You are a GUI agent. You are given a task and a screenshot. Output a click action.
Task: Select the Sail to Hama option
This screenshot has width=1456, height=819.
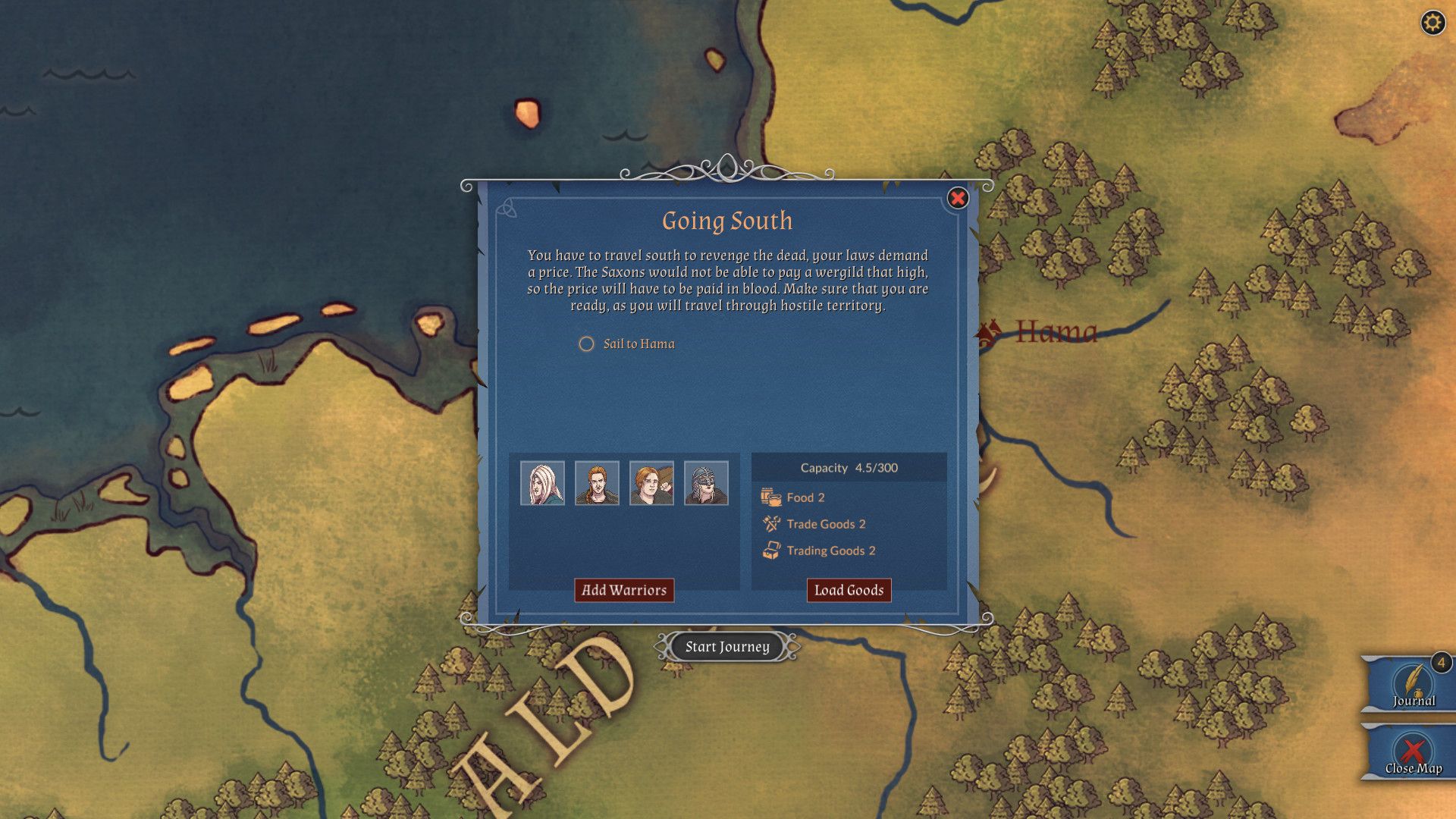pos(587,344)
